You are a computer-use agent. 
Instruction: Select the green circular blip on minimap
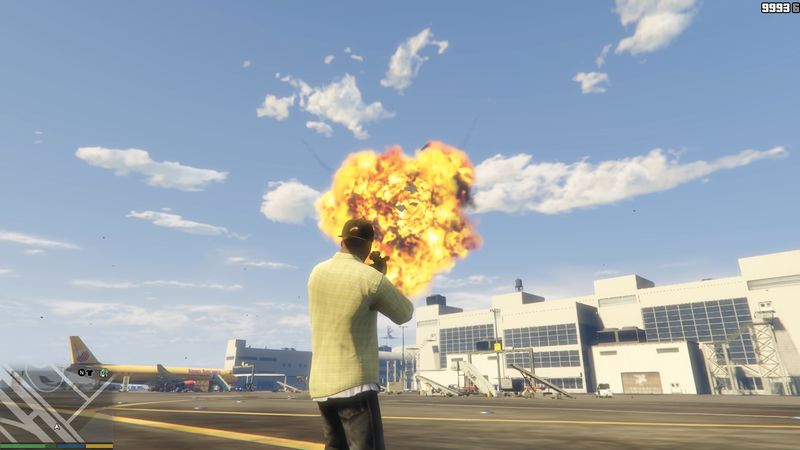103,372
